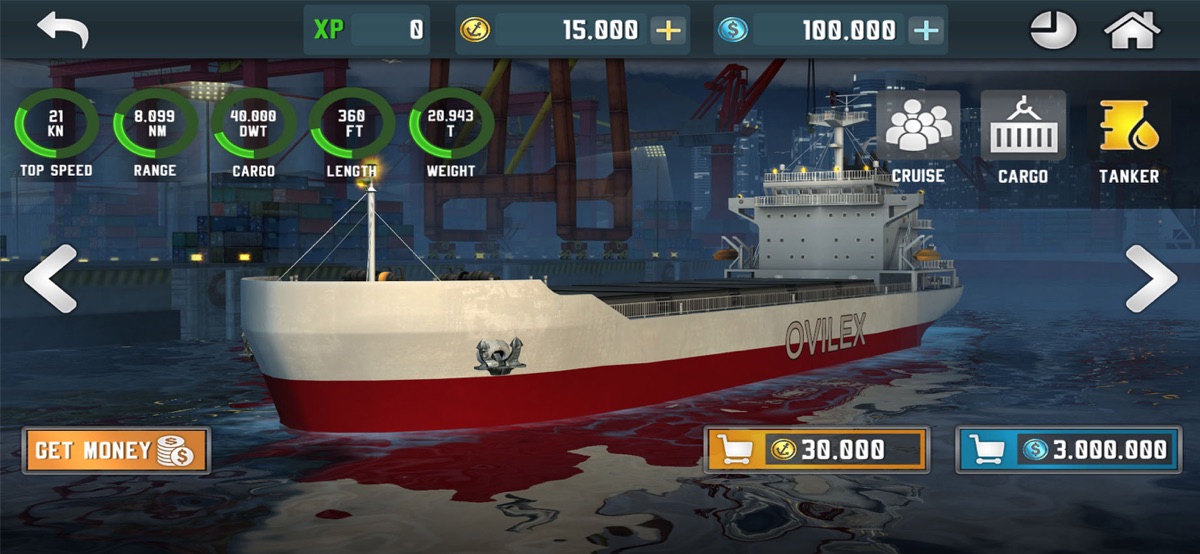
Task: Tap the Get Money button
Action: pos(116,450)
